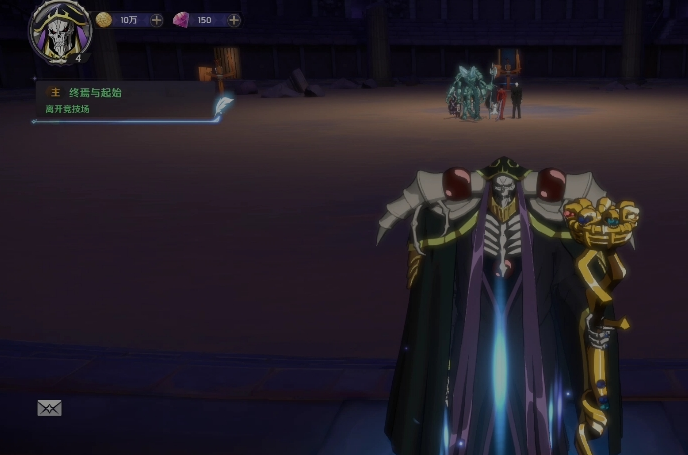
Task: Click the feather quill quest icon
Action: [x=223, y=105]
